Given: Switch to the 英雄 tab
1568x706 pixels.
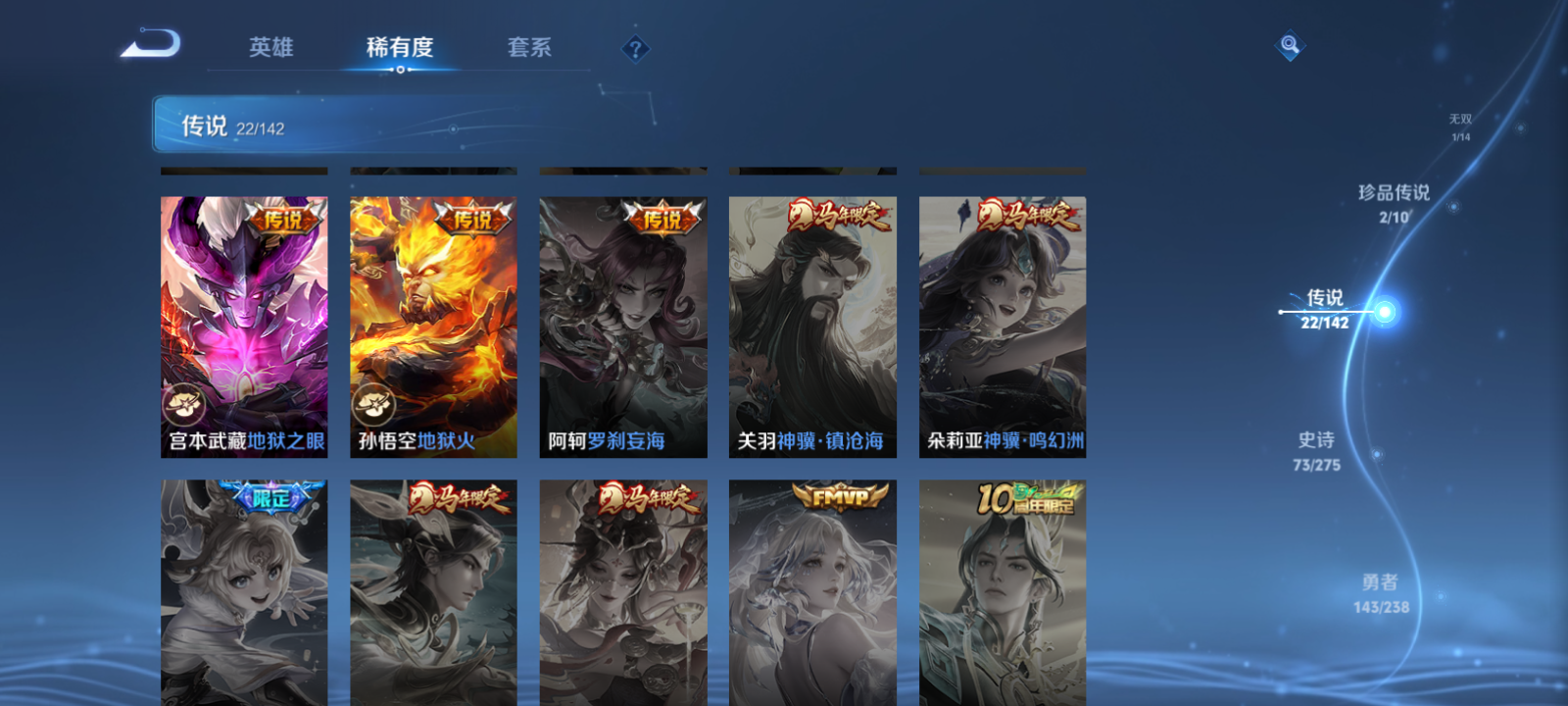Looking at the screenshot, I should [x=272, y=48].
